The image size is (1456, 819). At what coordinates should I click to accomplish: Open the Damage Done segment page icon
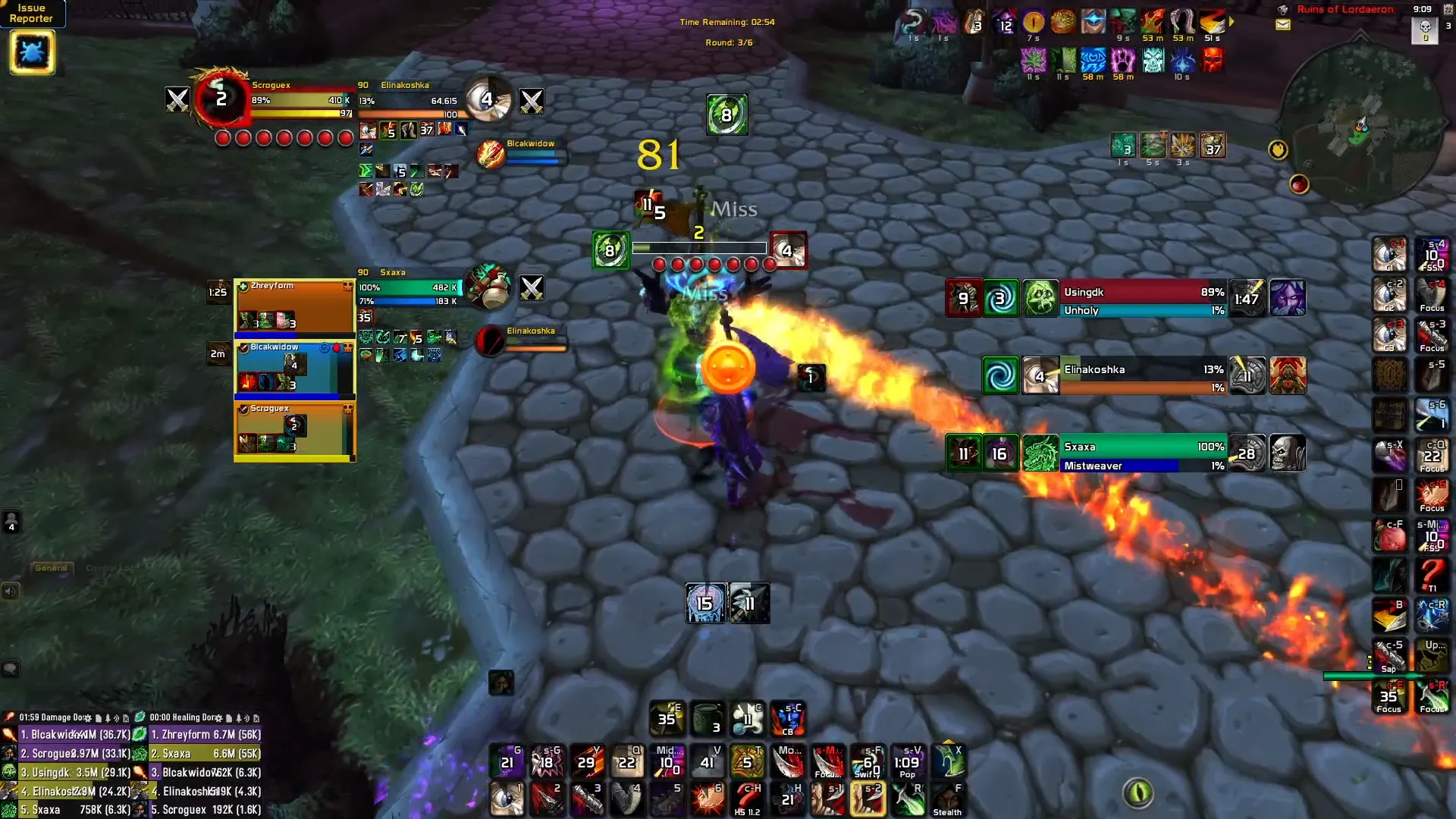coord(98,717)
